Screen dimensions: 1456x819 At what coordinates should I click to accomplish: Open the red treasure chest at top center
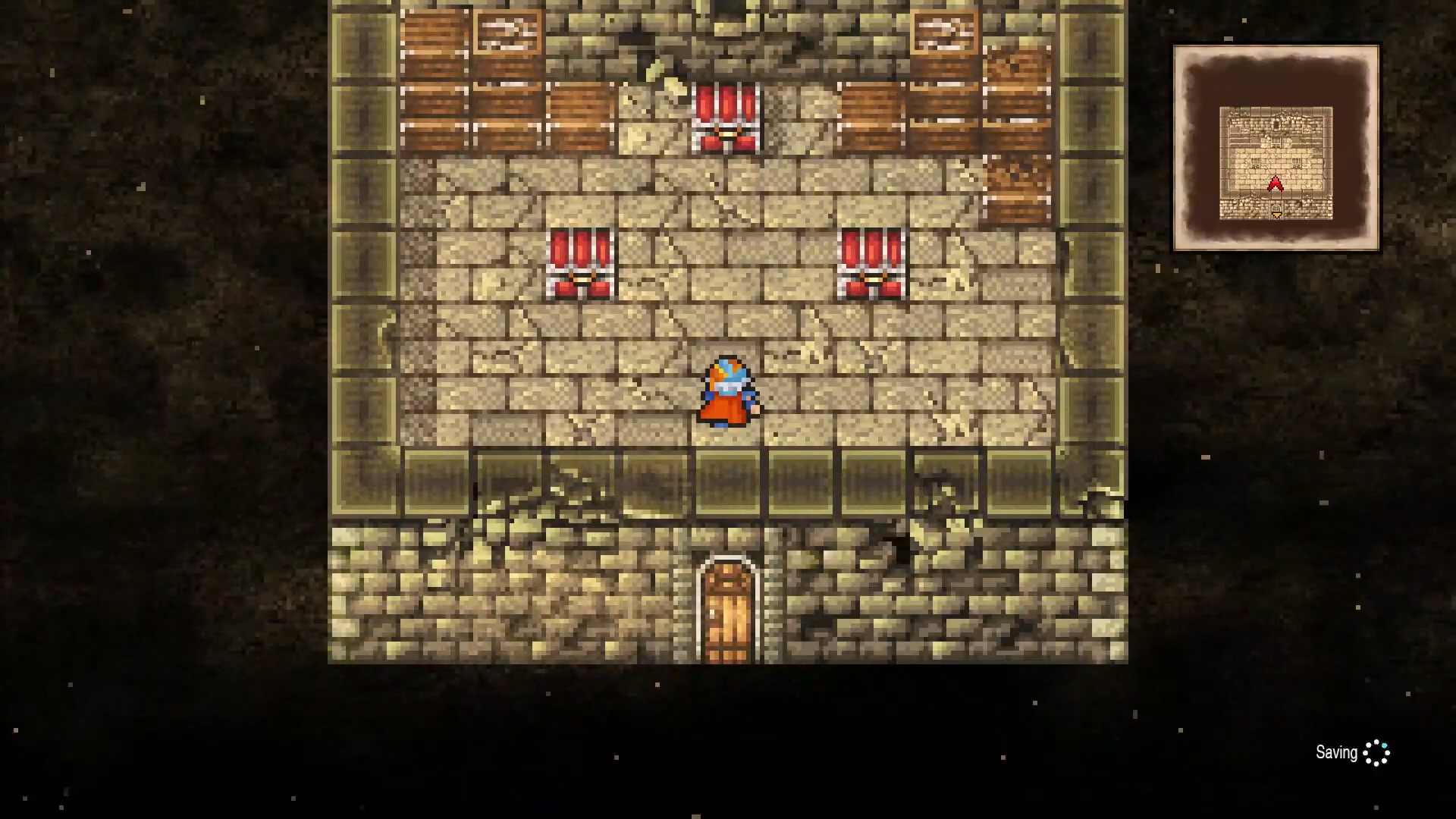724,121
